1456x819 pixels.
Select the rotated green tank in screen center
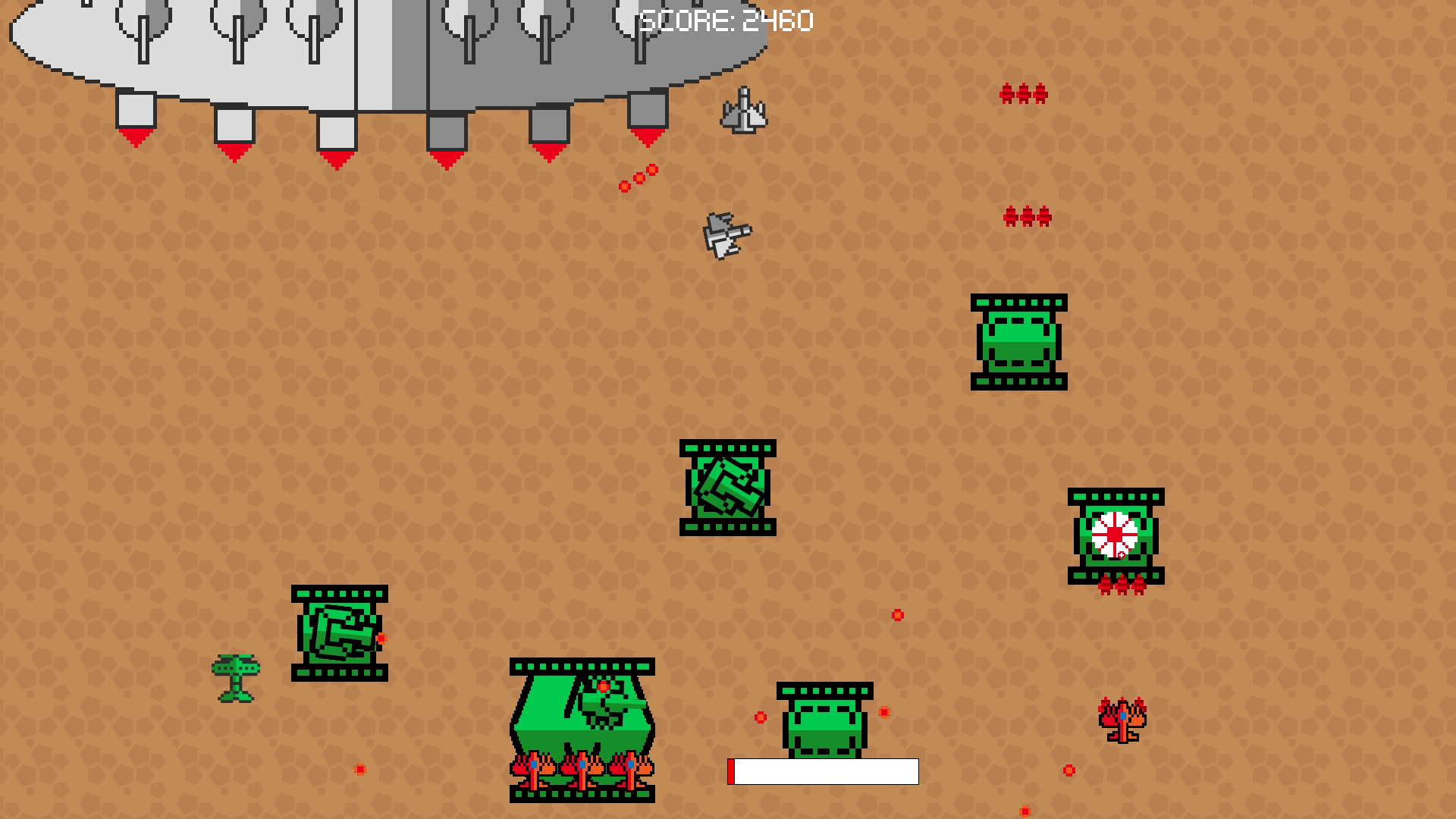click(x=728, y=489)
